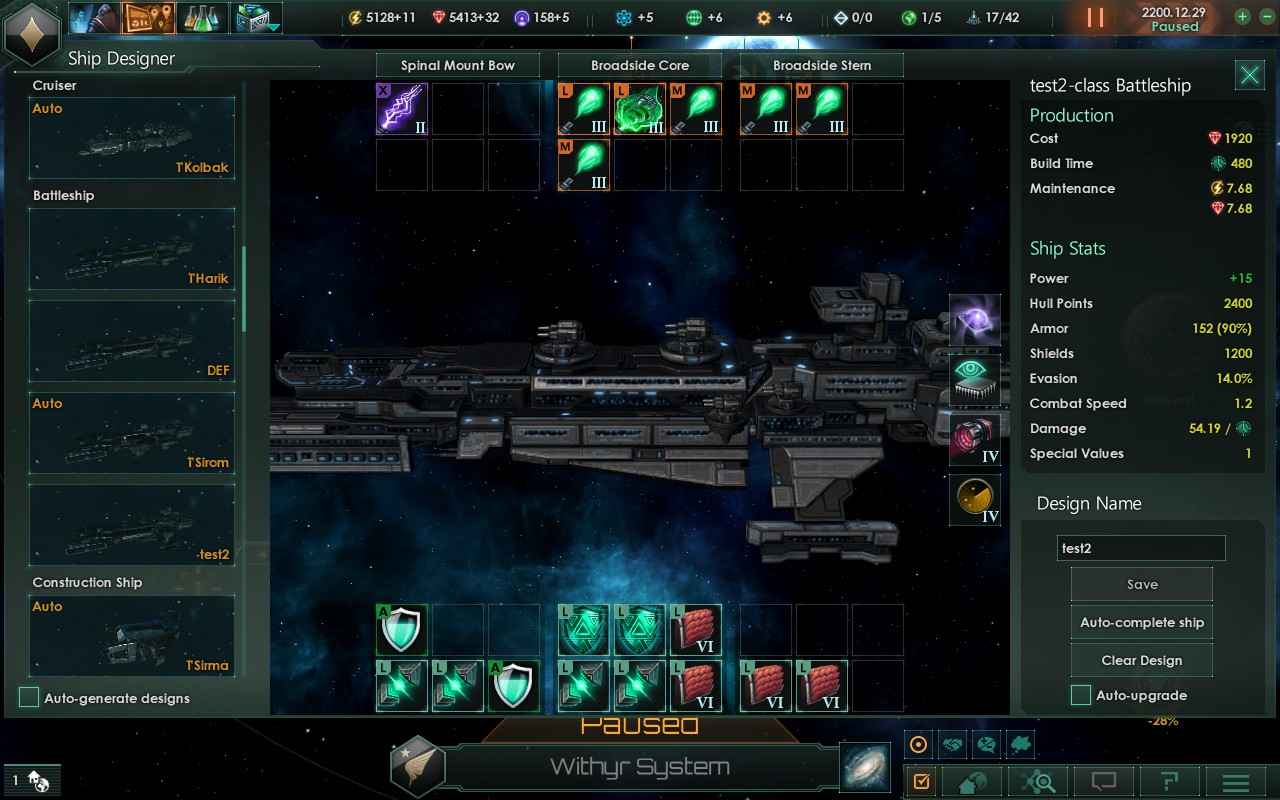Open the main menu hamburger button
1280x800 pixels.
1236,782
